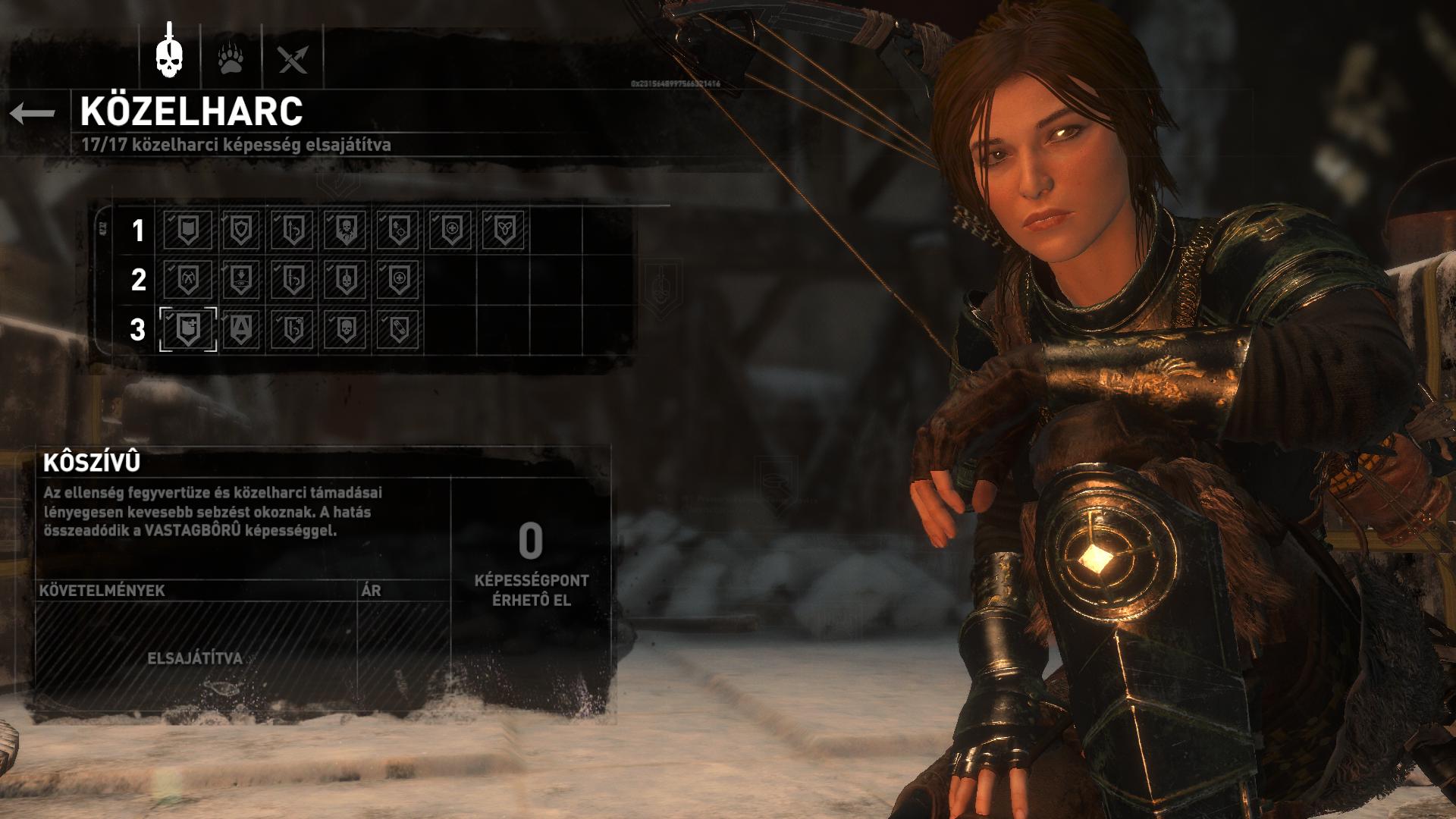Select the tier 1 arrow and target skill
Viewport: 1456px width, 819px height.
398,230
